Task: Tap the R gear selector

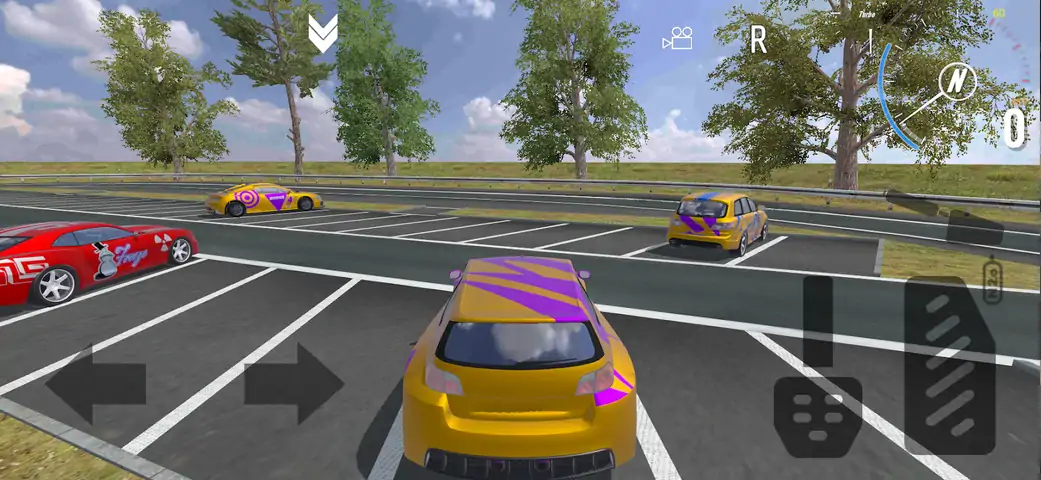Action: 758,40
